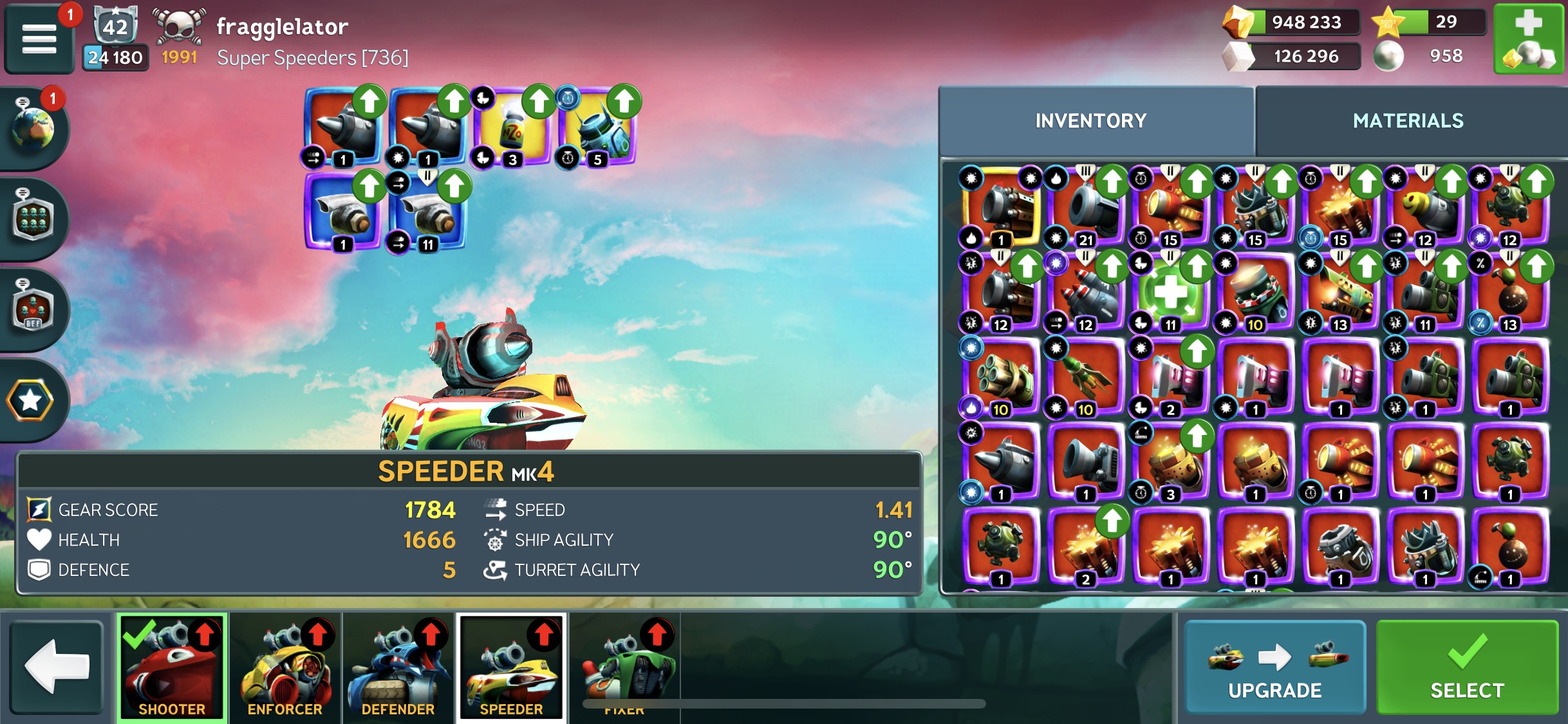Buy more currency with green plus button
The height and width of the screenshot is (724, 1568).
(1529, 39)
